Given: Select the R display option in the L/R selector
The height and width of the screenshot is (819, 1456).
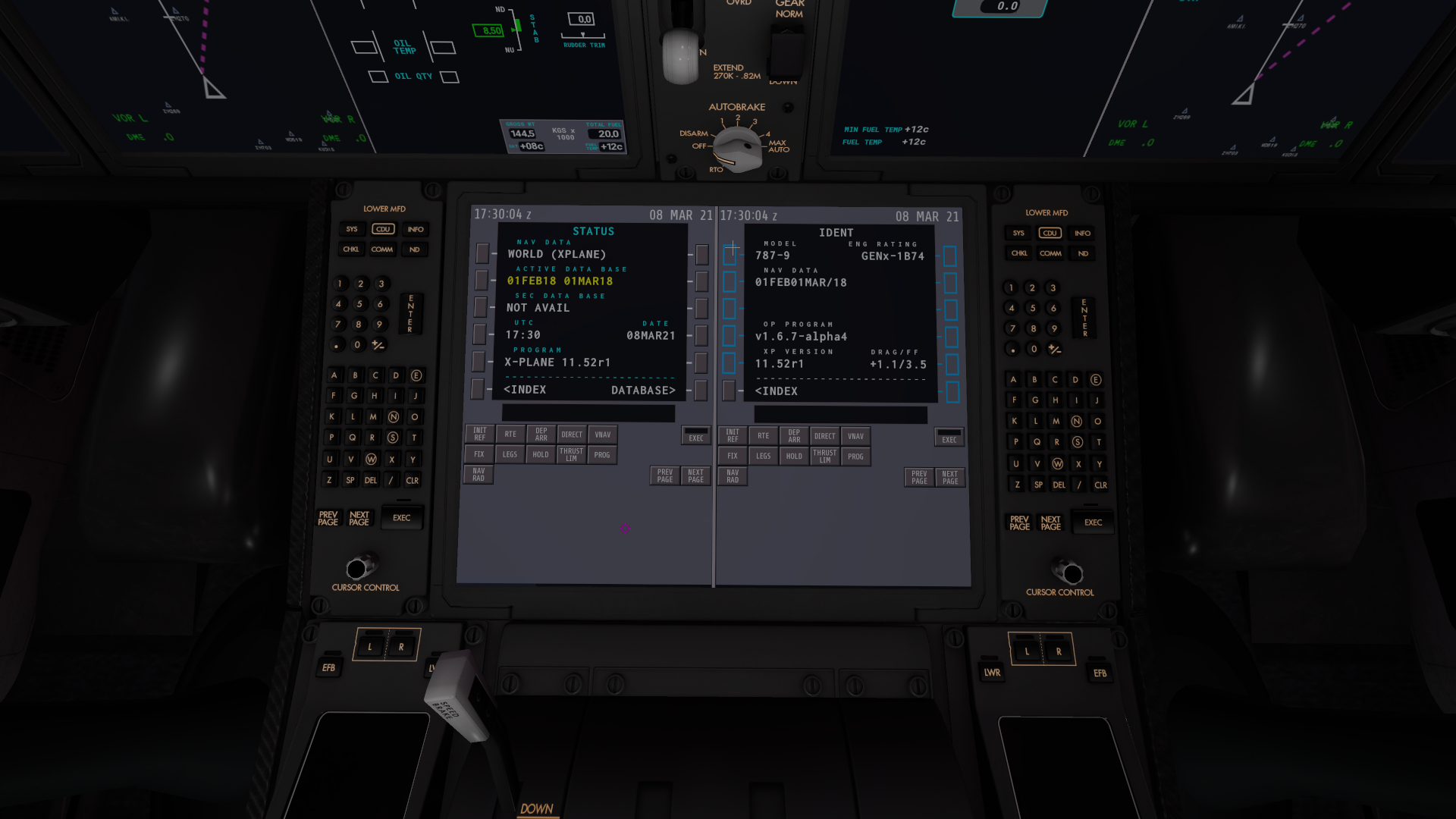Looking at the screenshot, I should (x=400, y=645).
